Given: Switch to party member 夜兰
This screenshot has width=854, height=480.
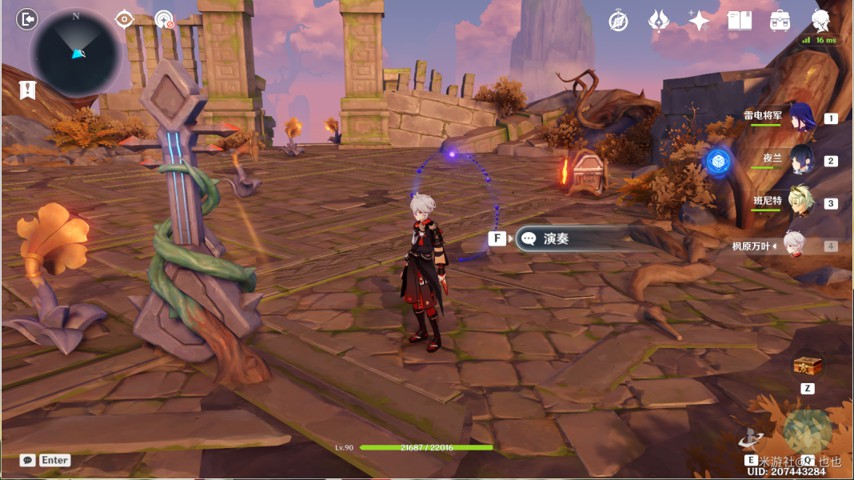Looking at the screenshot, I should pyautogui.click(x=801, y=159).
